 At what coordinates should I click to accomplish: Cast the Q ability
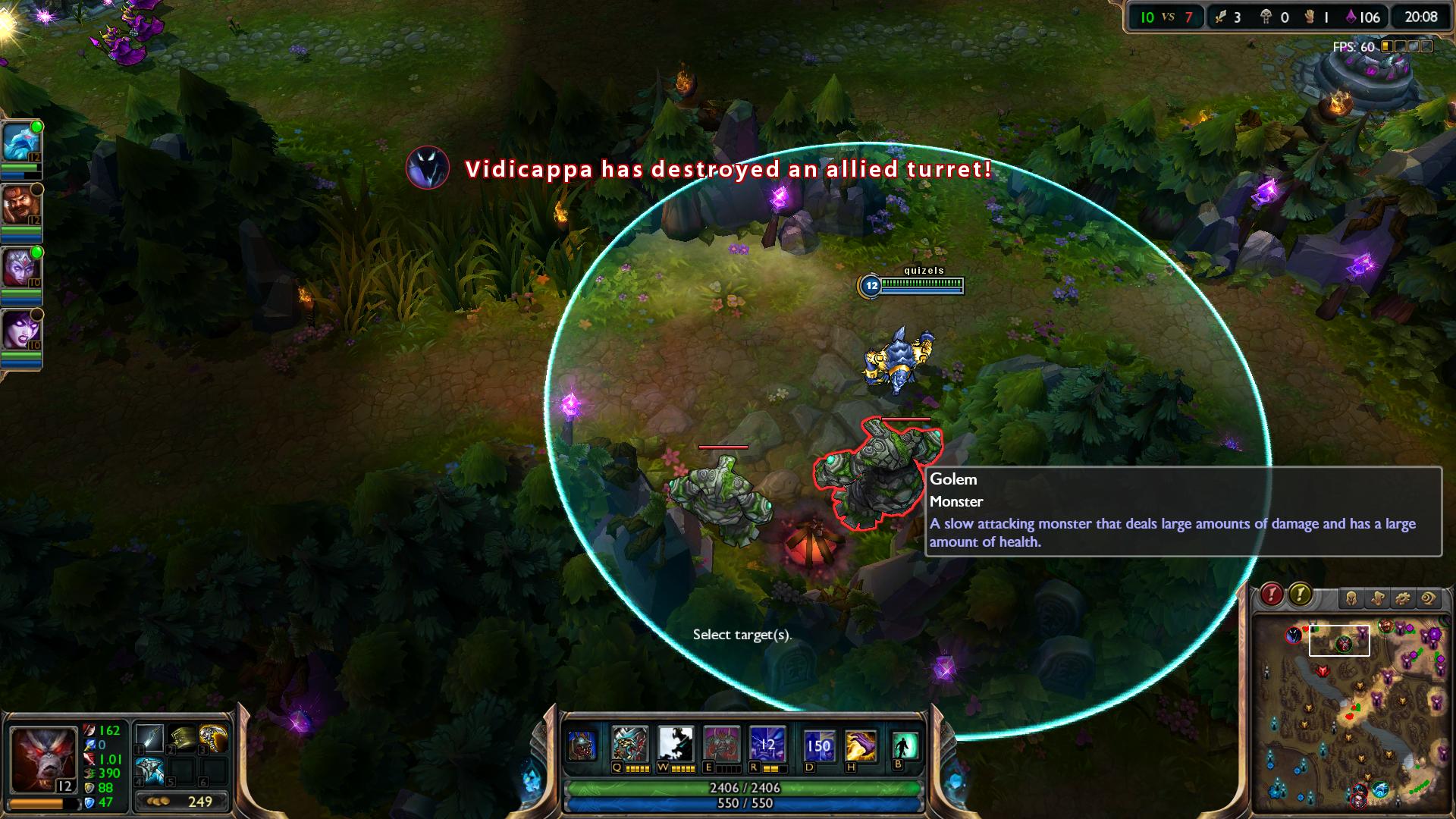pyautogui.click(x=629, y=744)
